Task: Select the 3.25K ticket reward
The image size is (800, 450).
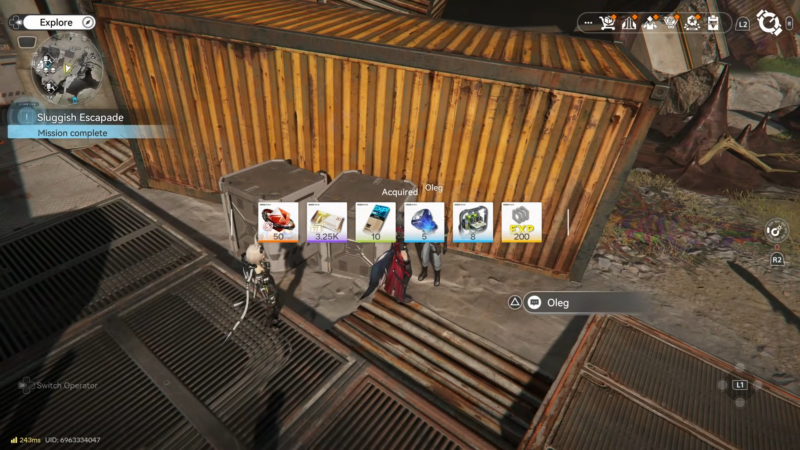Action: coord(327,222)
